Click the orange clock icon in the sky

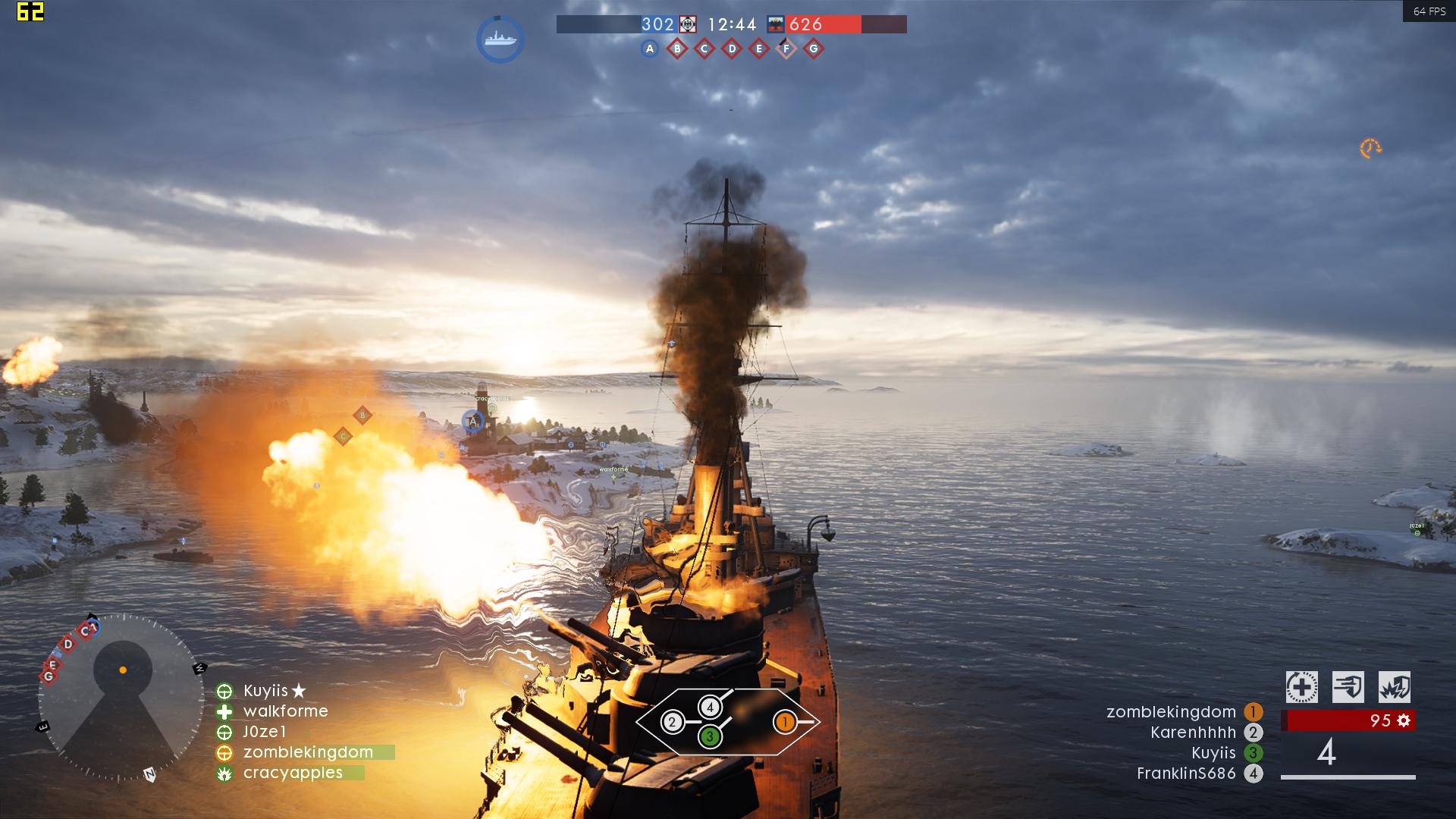[1370, 148]
